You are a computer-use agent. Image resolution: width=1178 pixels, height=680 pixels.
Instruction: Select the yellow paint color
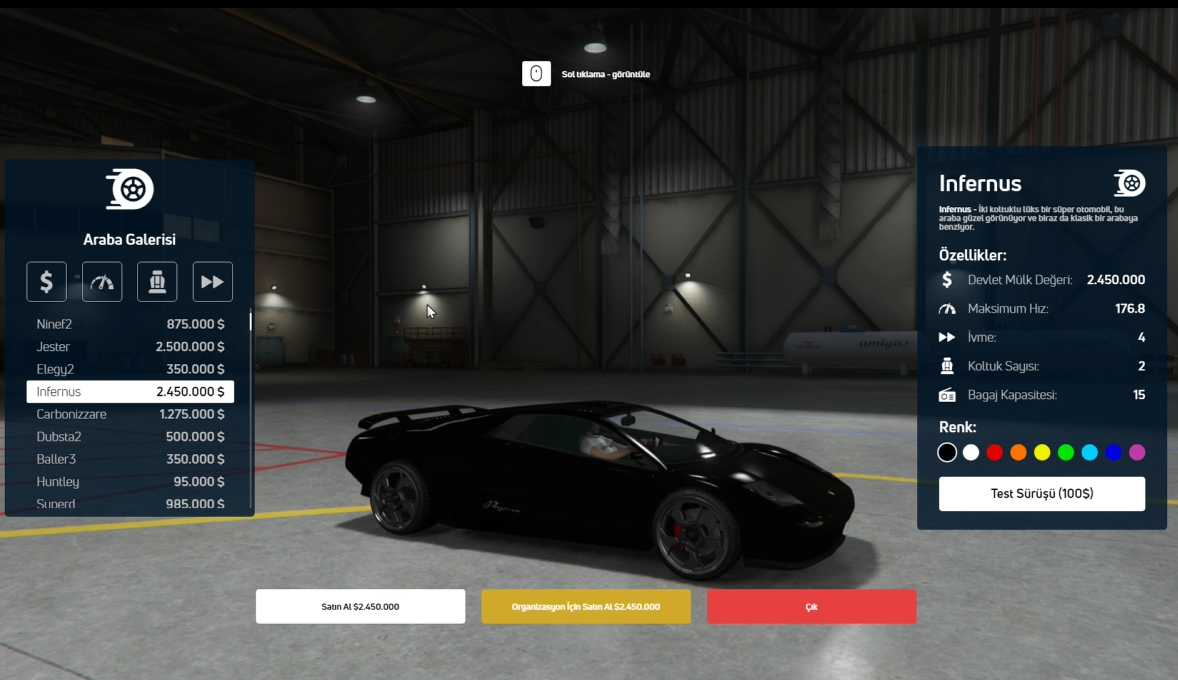pos(1042,453)
